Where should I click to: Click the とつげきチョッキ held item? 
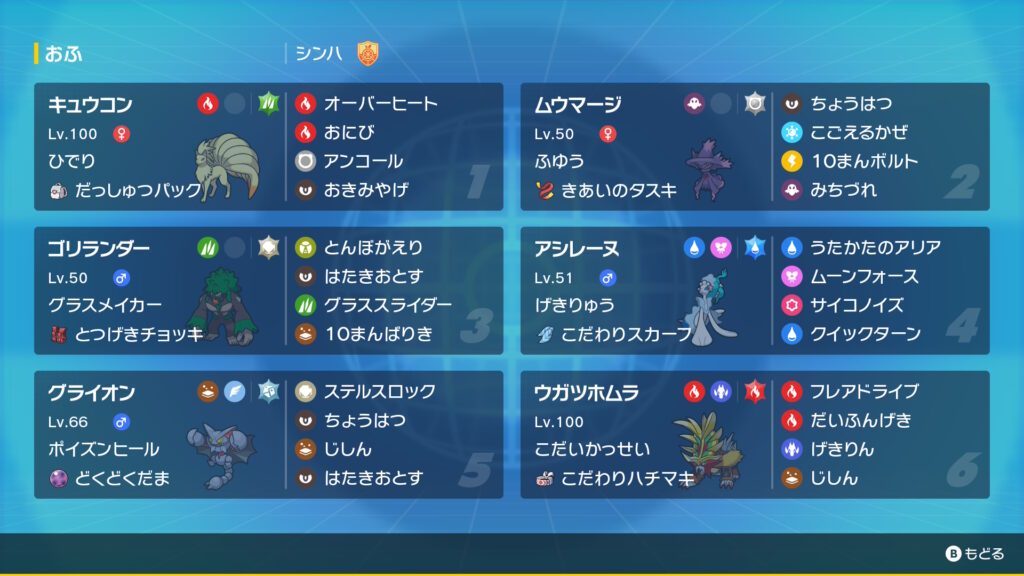point(125,334)
